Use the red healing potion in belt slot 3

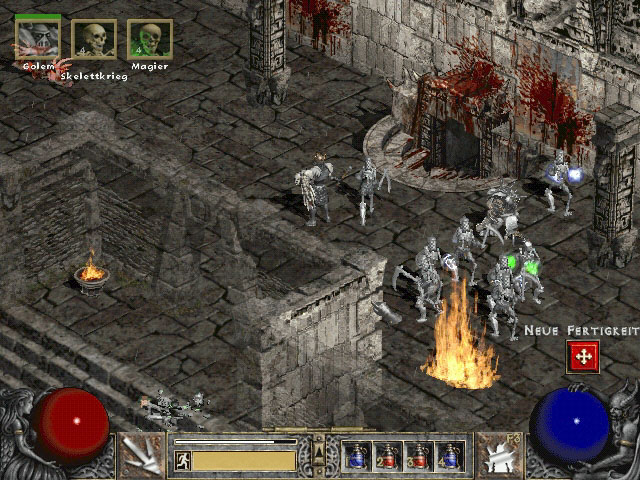418,456
